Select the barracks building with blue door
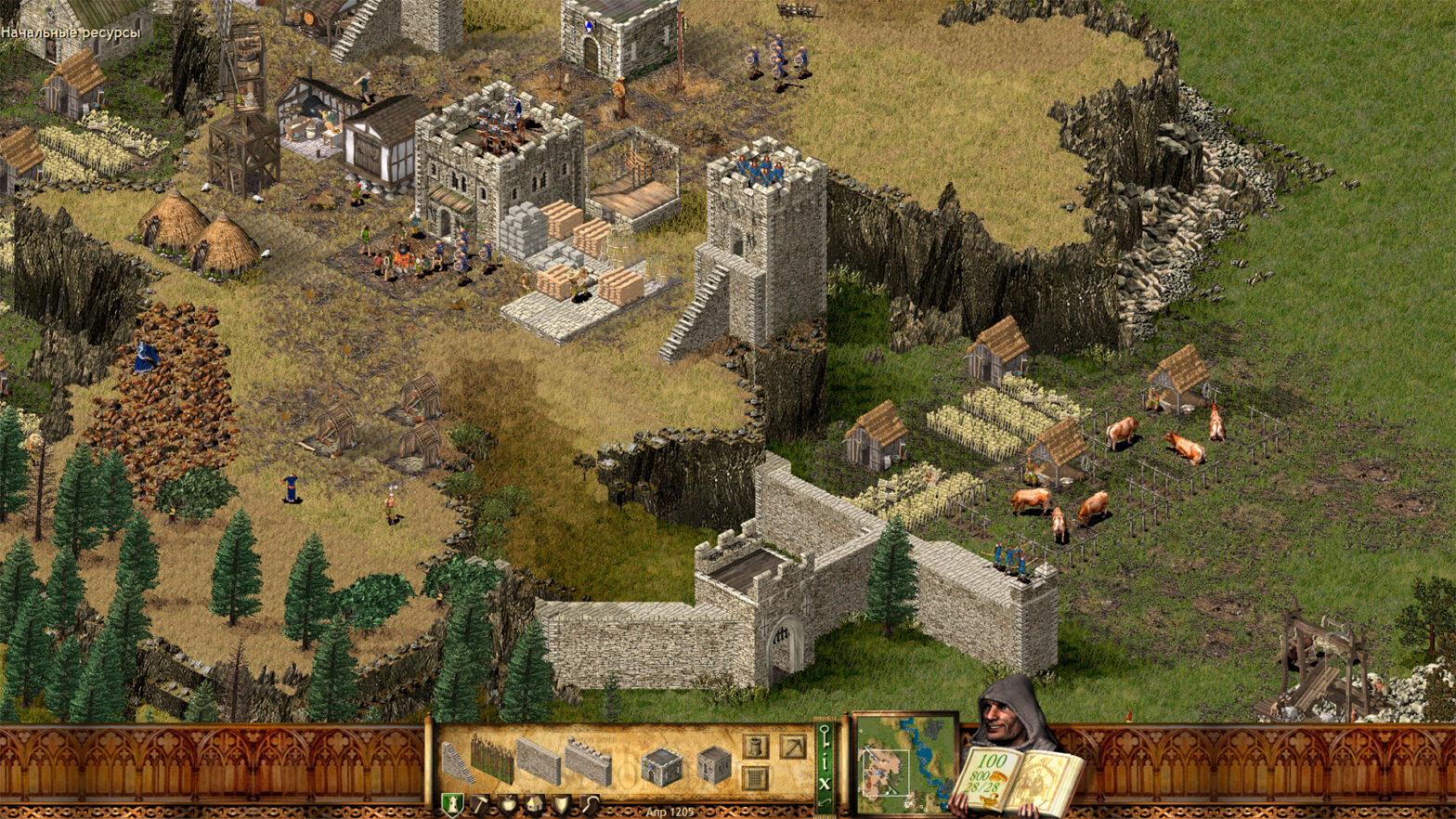 (x=661, y=766)
